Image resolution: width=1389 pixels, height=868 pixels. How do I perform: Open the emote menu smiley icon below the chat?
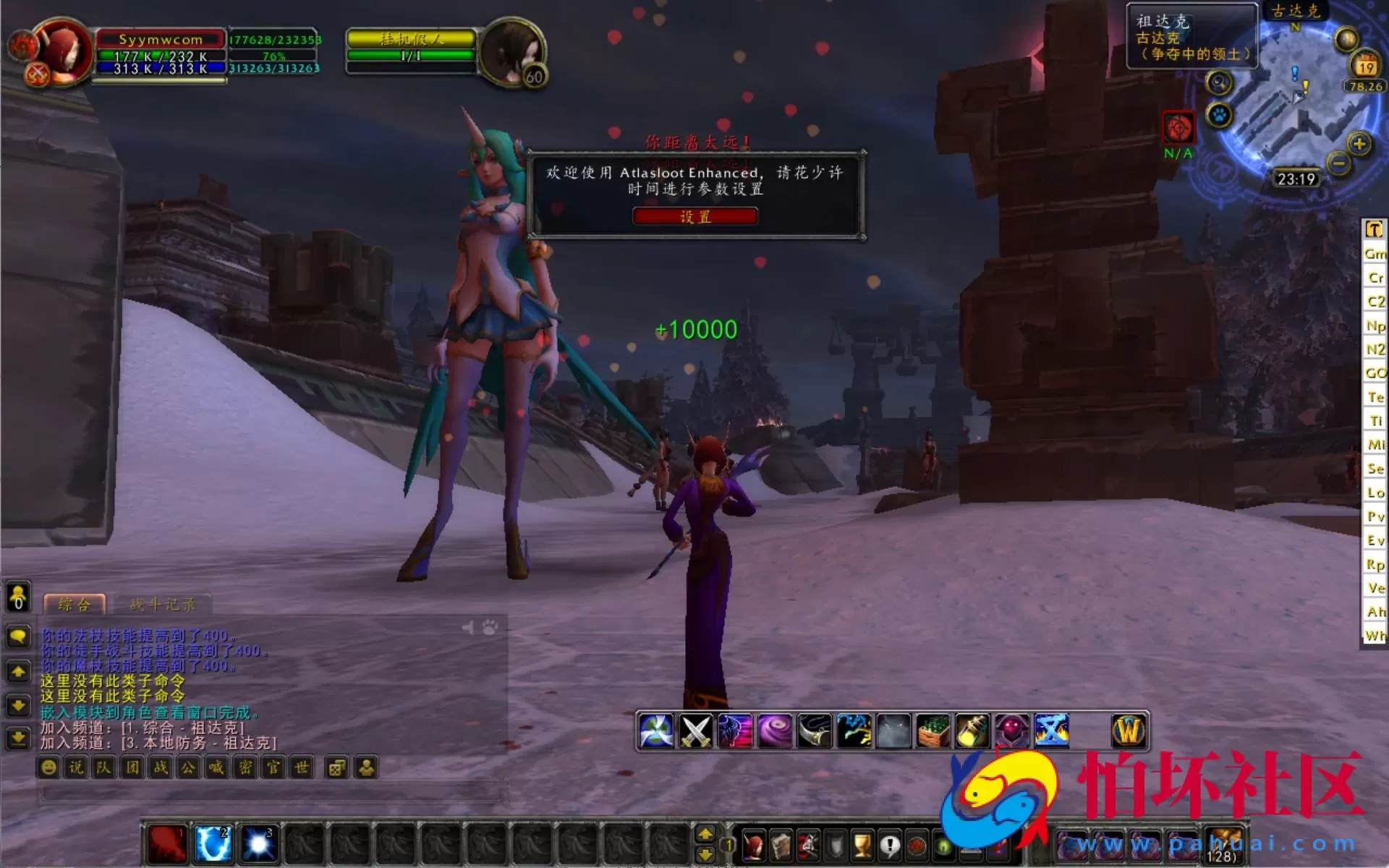(x=48, y=768)
